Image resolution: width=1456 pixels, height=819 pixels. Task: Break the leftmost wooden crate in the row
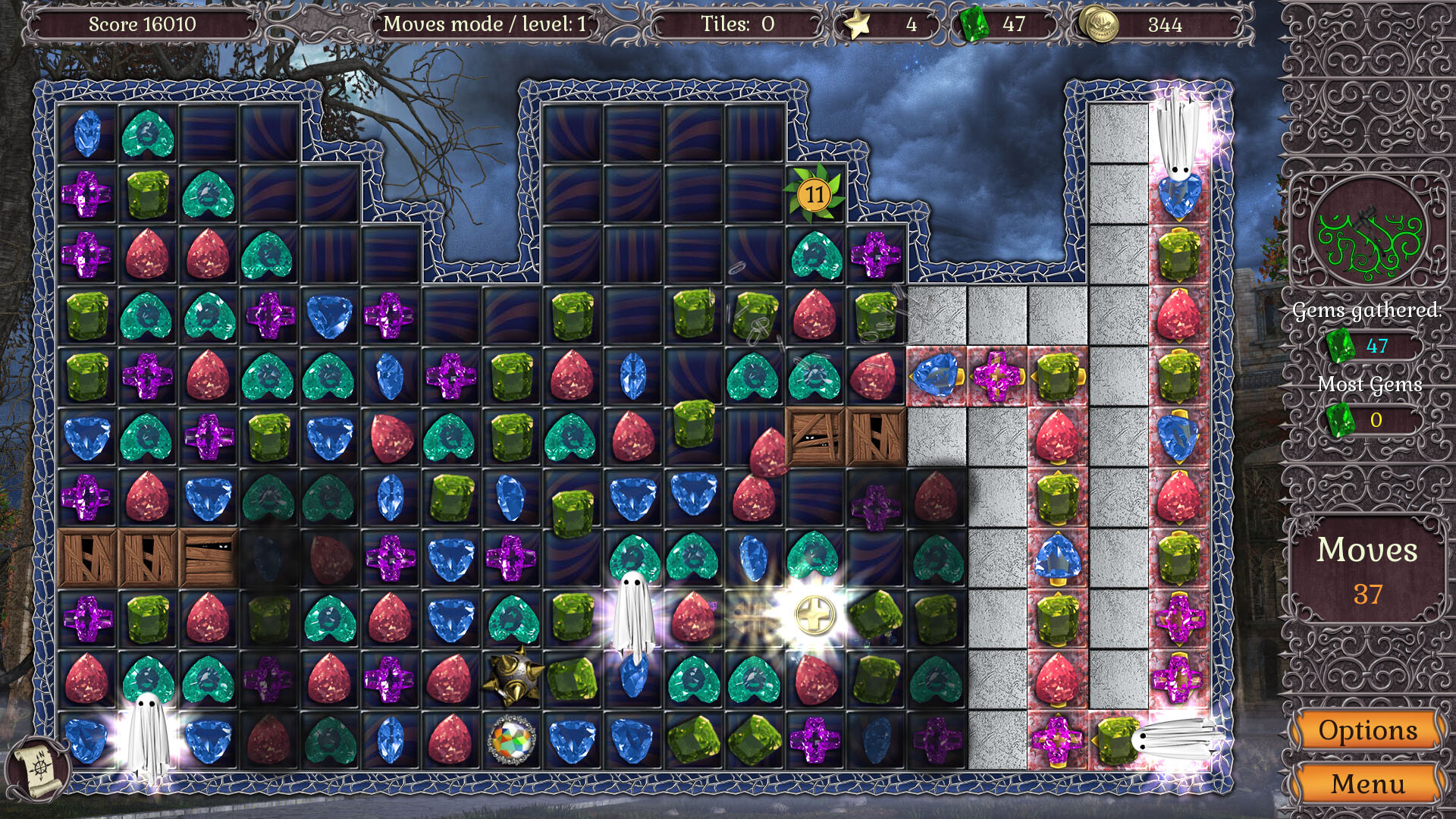pos(89,557)
